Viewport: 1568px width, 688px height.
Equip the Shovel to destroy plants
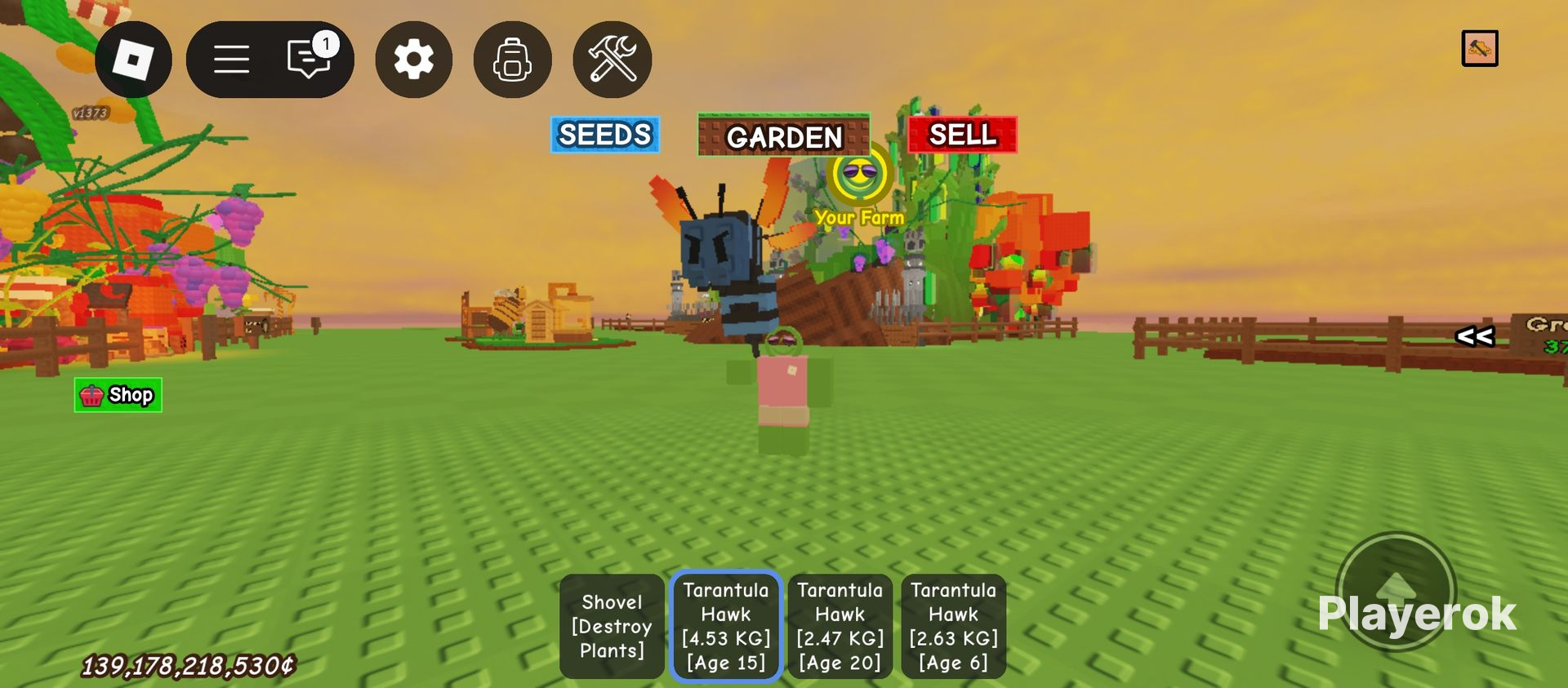(x=611, y=625)
